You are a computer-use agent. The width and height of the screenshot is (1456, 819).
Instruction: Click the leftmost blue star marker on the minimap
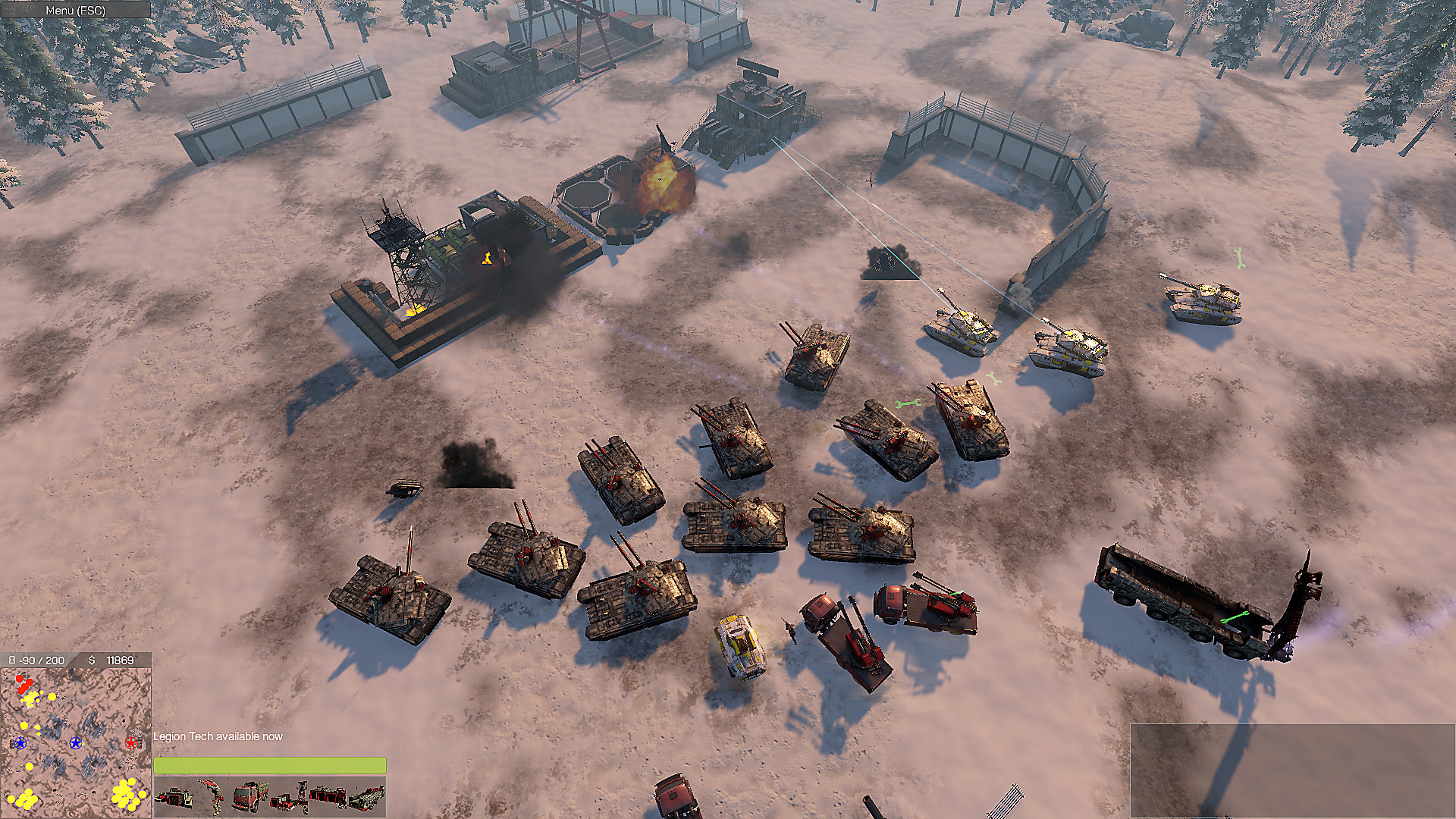click(x=20, y=743)
